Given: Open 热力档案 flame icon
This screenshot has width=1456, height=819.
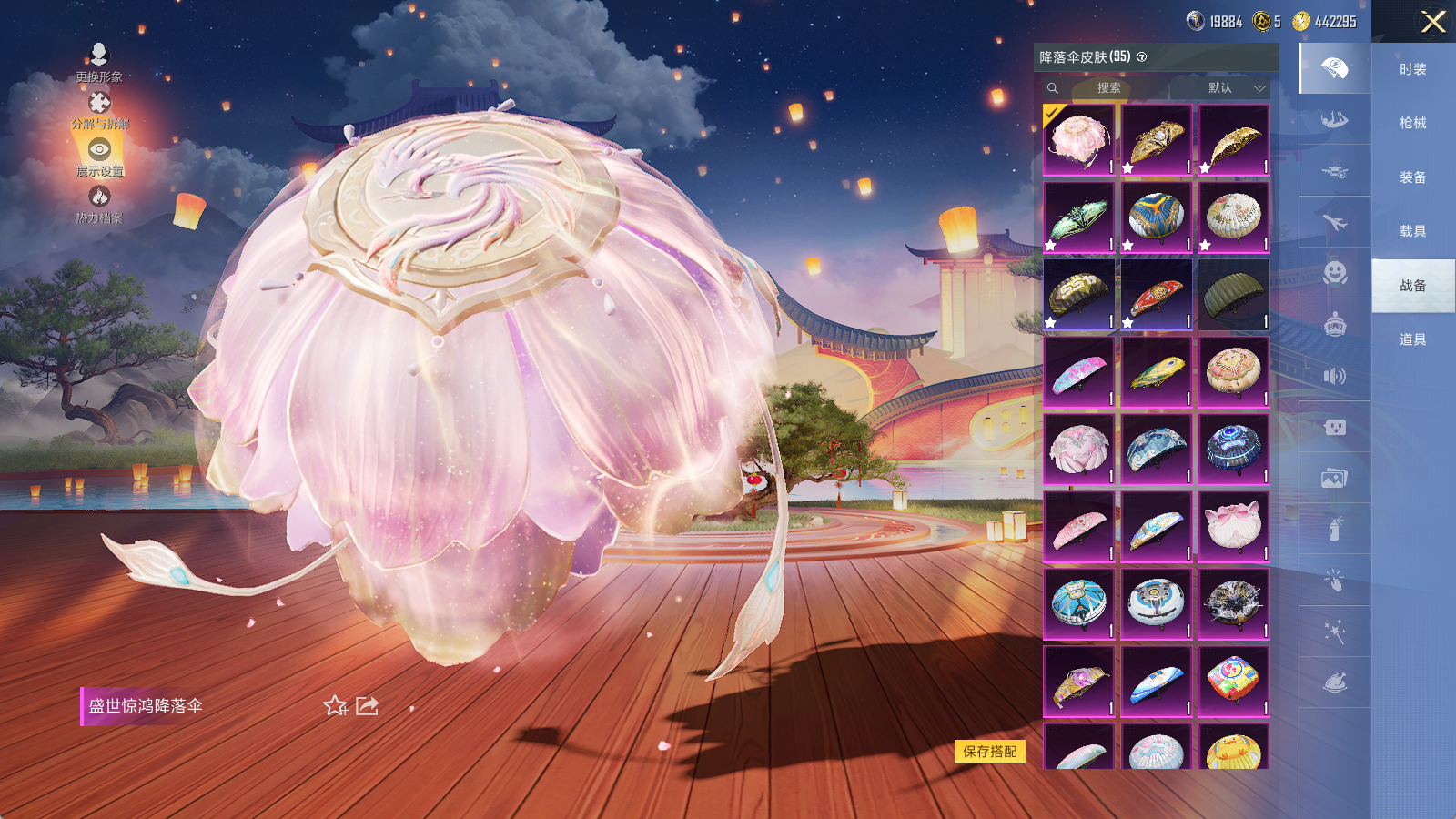Looking at the screenshot, I should click(99, 204).
